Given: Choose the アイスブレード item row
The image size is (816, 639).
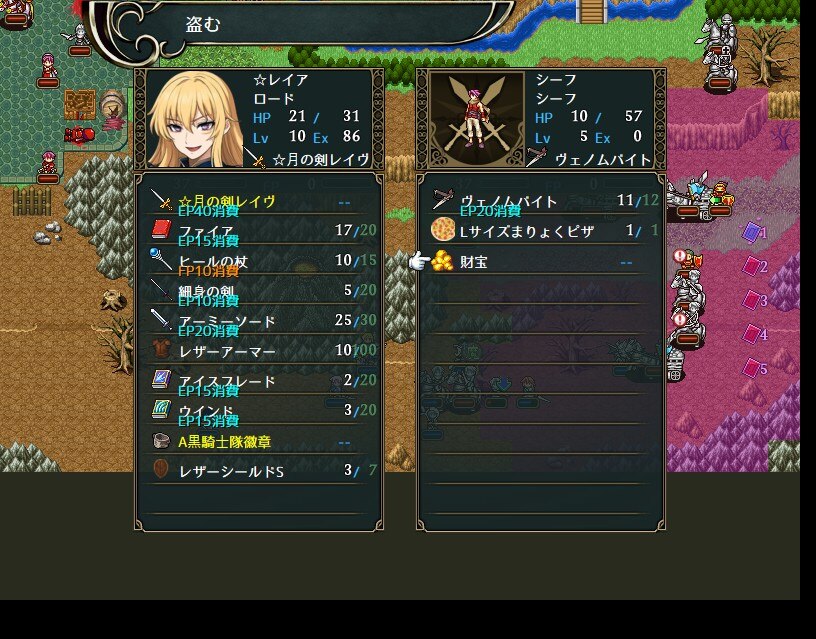Looking at the screenshot, I should tap(258, 381).
